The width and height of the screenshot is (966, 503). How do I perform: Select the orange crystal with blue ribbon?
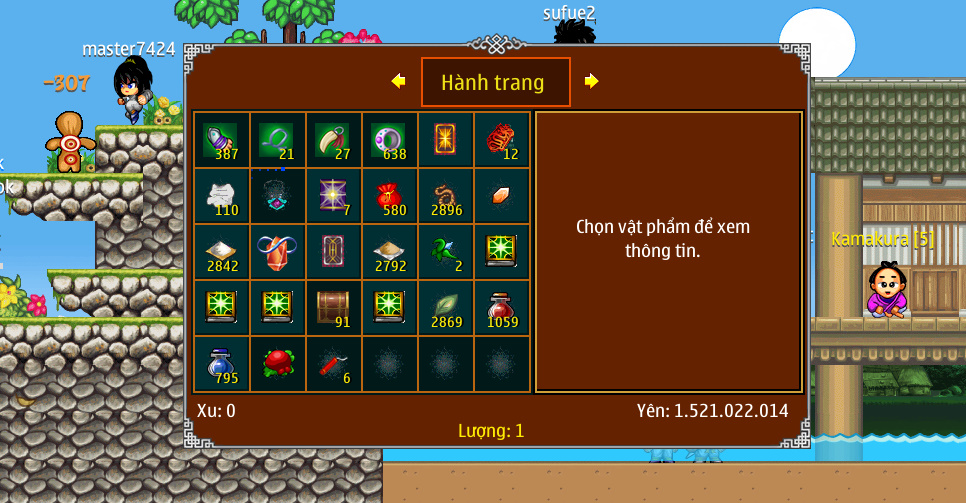[277, 251]
